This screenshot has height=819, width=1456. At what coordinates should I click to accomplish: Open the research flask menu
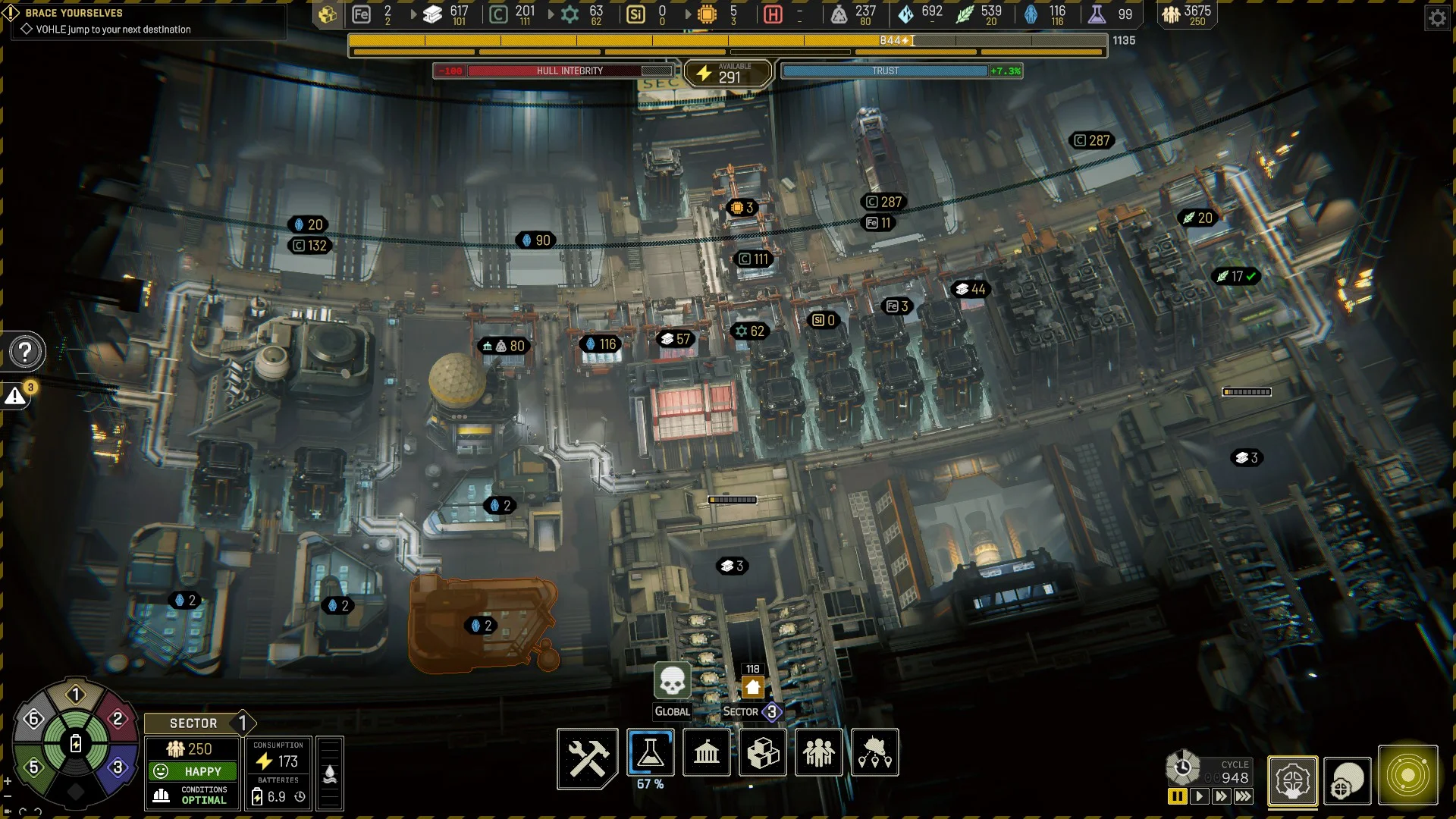click(x=651, y=752)
